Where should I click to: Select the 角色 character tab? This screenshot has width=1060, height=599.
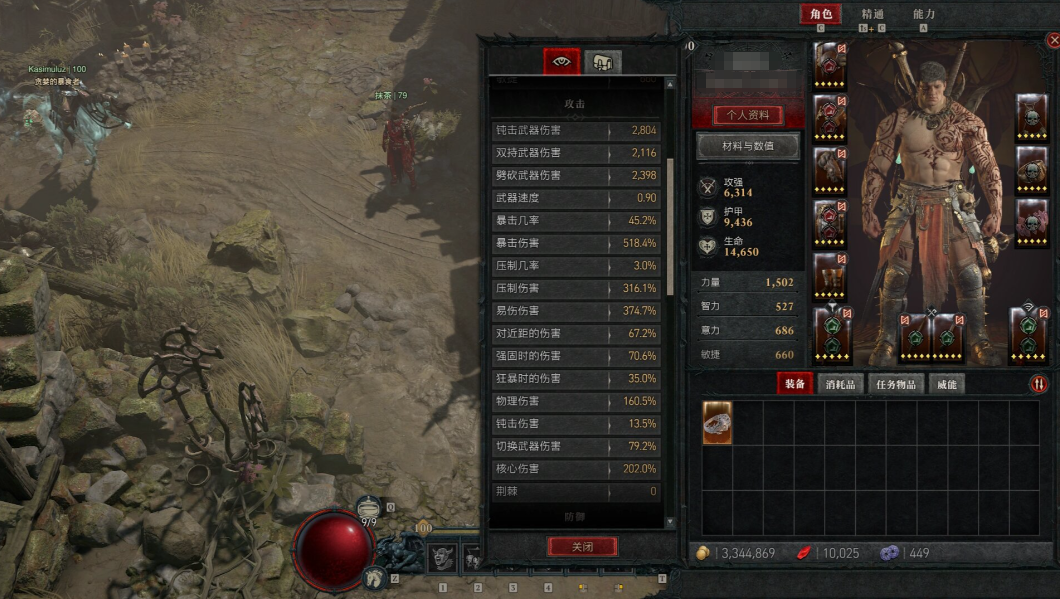[x=820, y=14]
